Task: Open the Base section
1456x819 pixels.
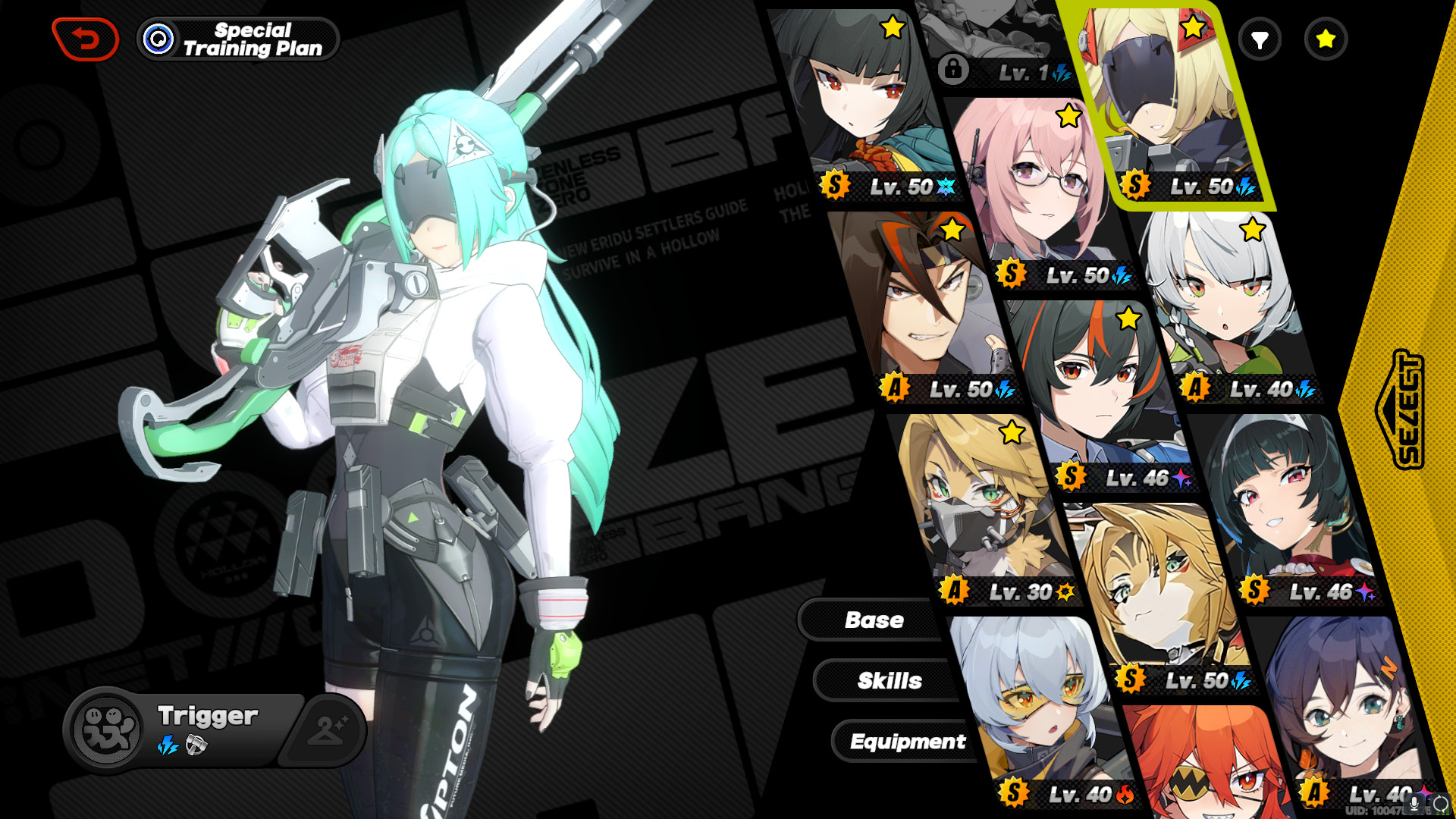Action: click(x=874, y=620)
